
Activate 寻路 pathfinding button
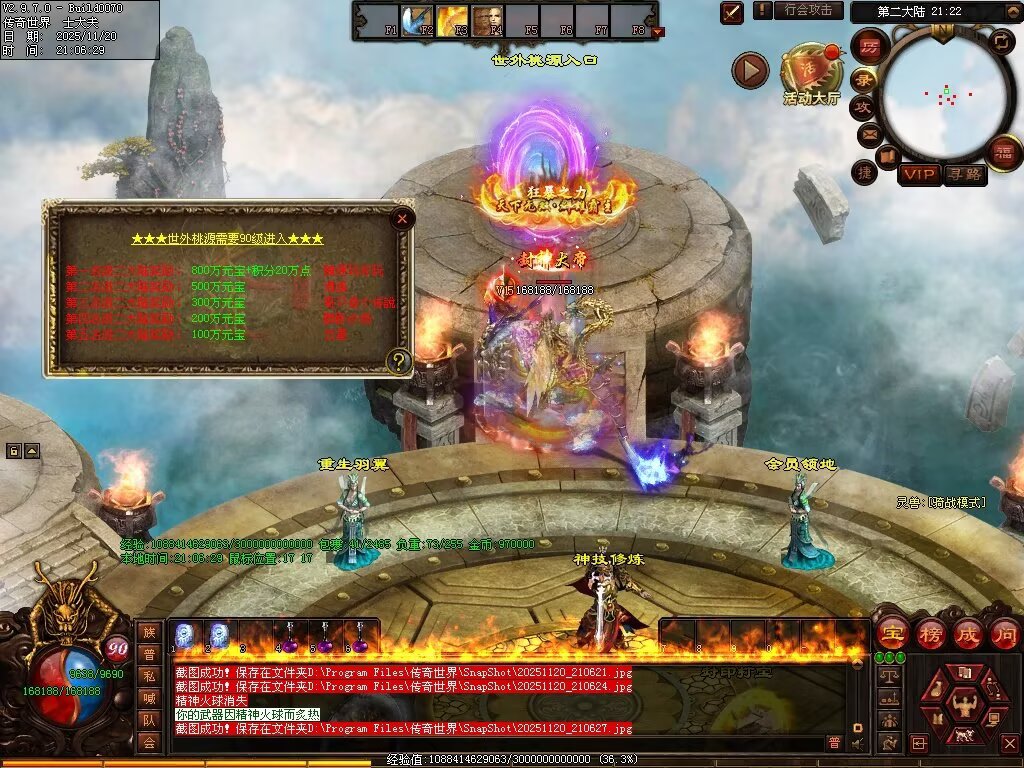click(x=964, y=174)
